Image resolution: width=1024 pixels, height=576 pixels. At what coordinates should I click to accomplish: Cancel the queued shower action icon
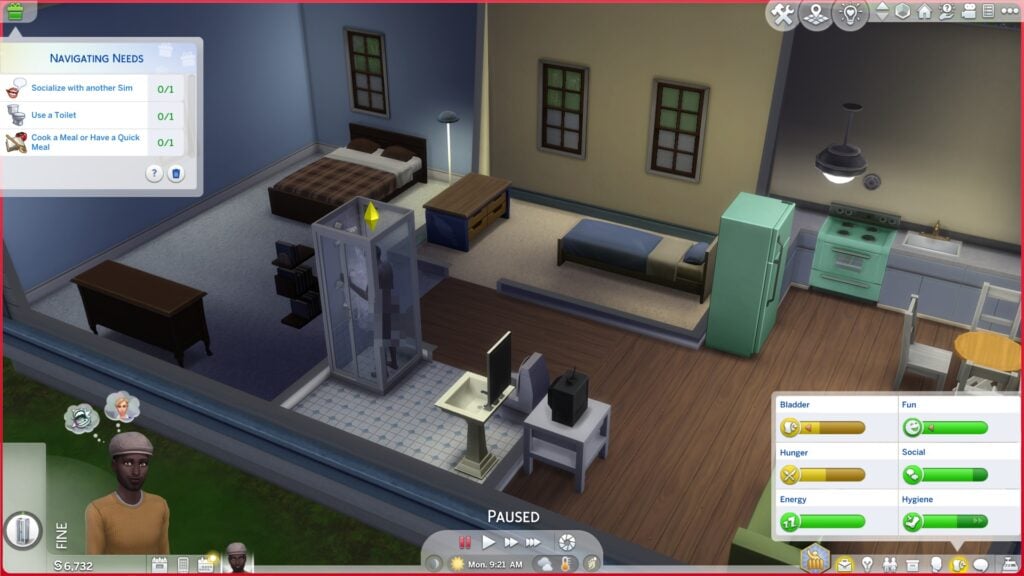(x=24, y=529)
